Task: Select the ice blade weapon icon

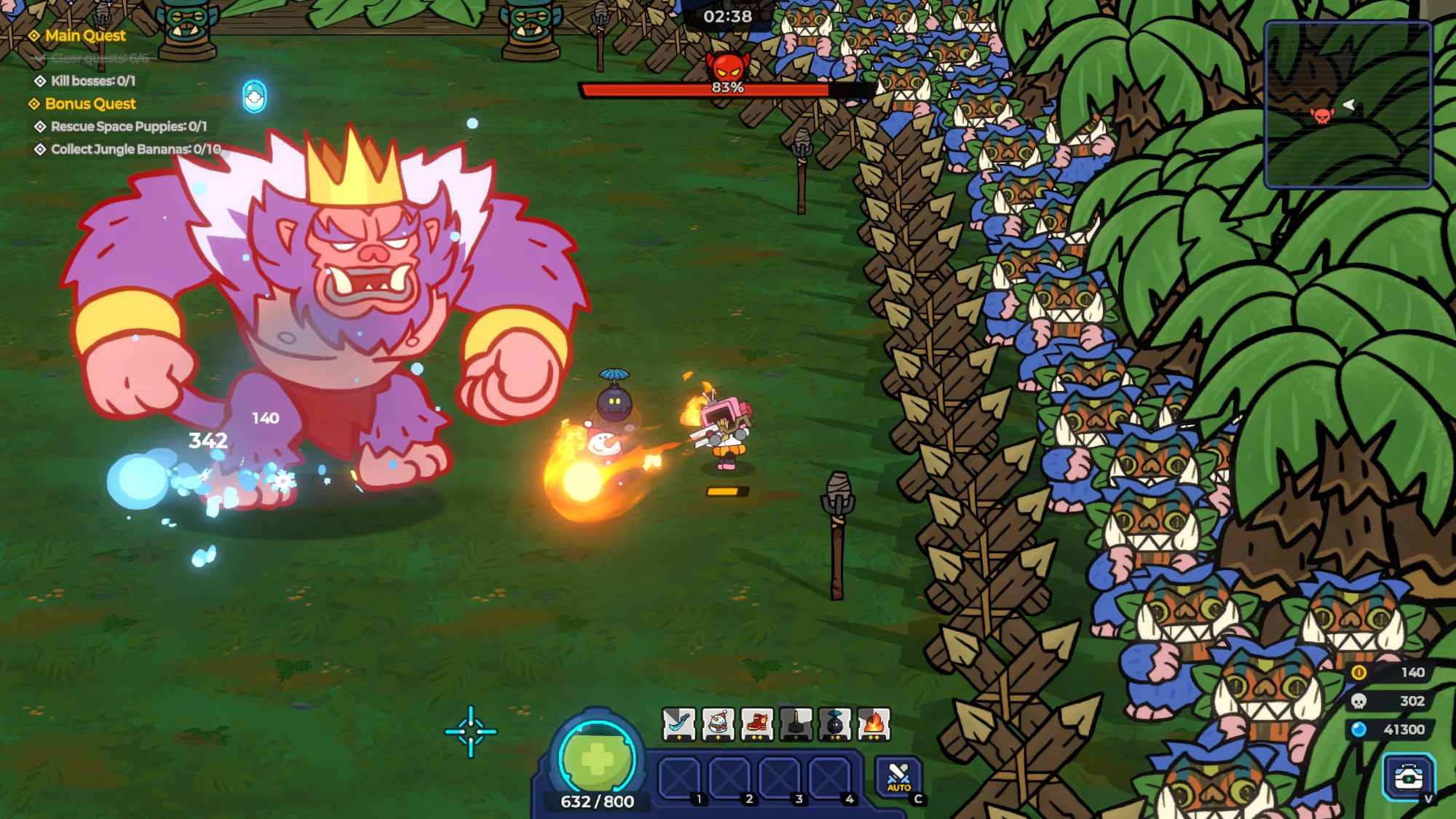Action: [x=678, y=724]
